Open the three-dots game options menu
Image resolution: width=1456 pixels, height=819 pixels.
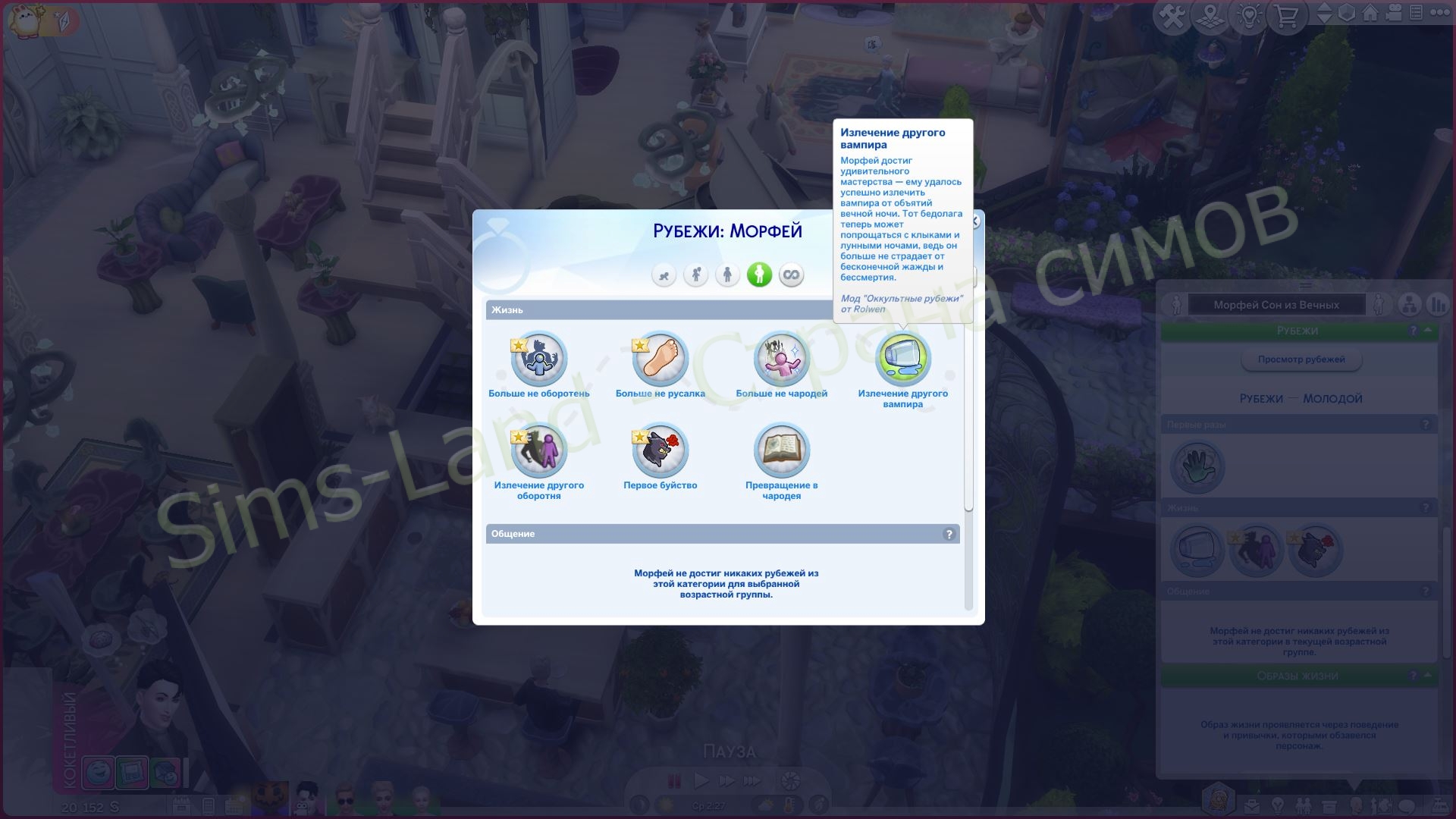1439,13
